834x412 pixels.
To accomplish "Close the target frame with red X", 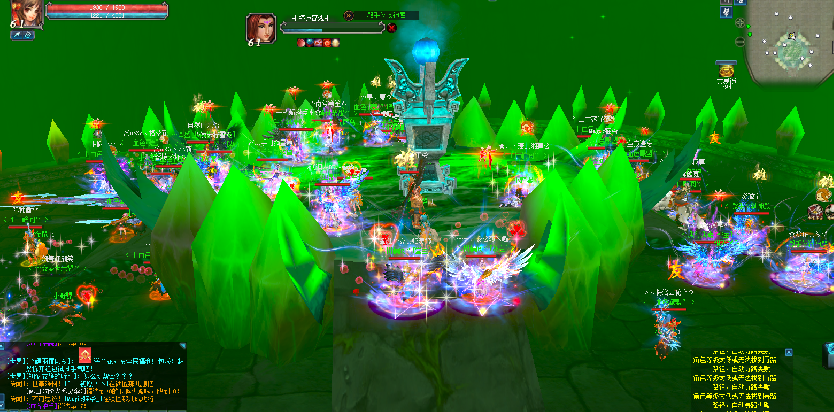I will point(392,28).
